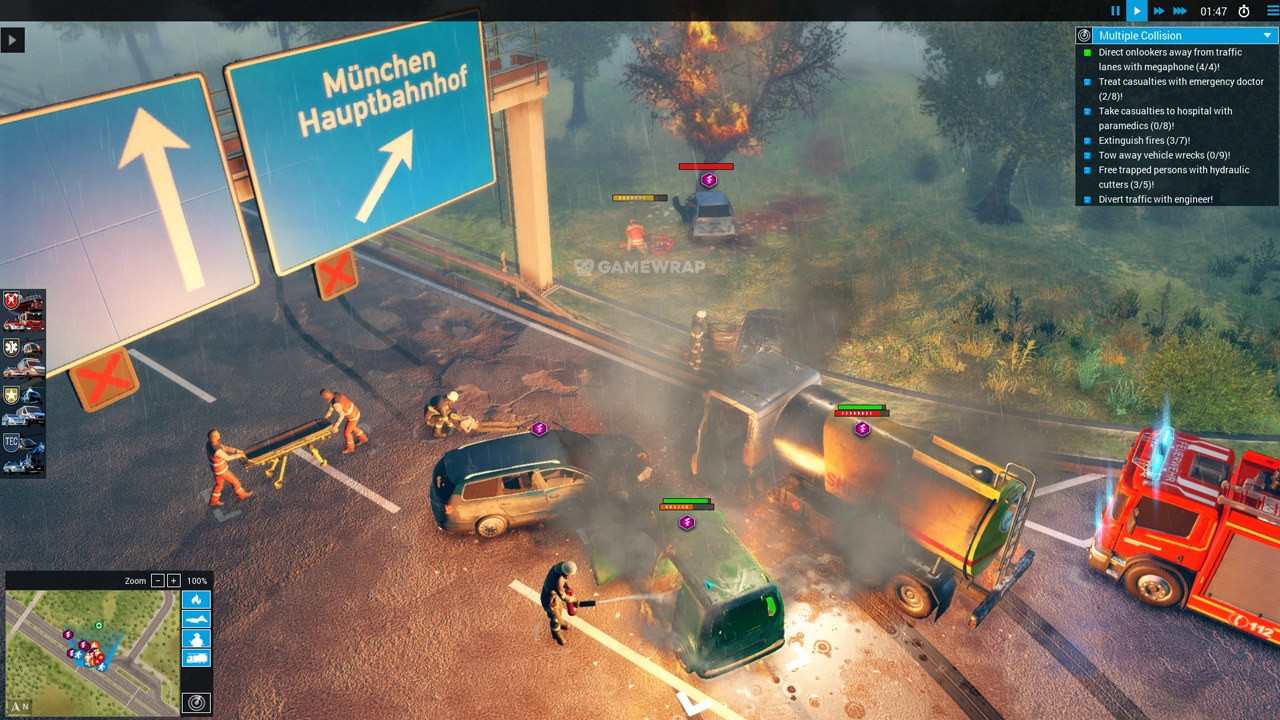Select the Tow away vehicle wrecks objective

pos(1163,155)
